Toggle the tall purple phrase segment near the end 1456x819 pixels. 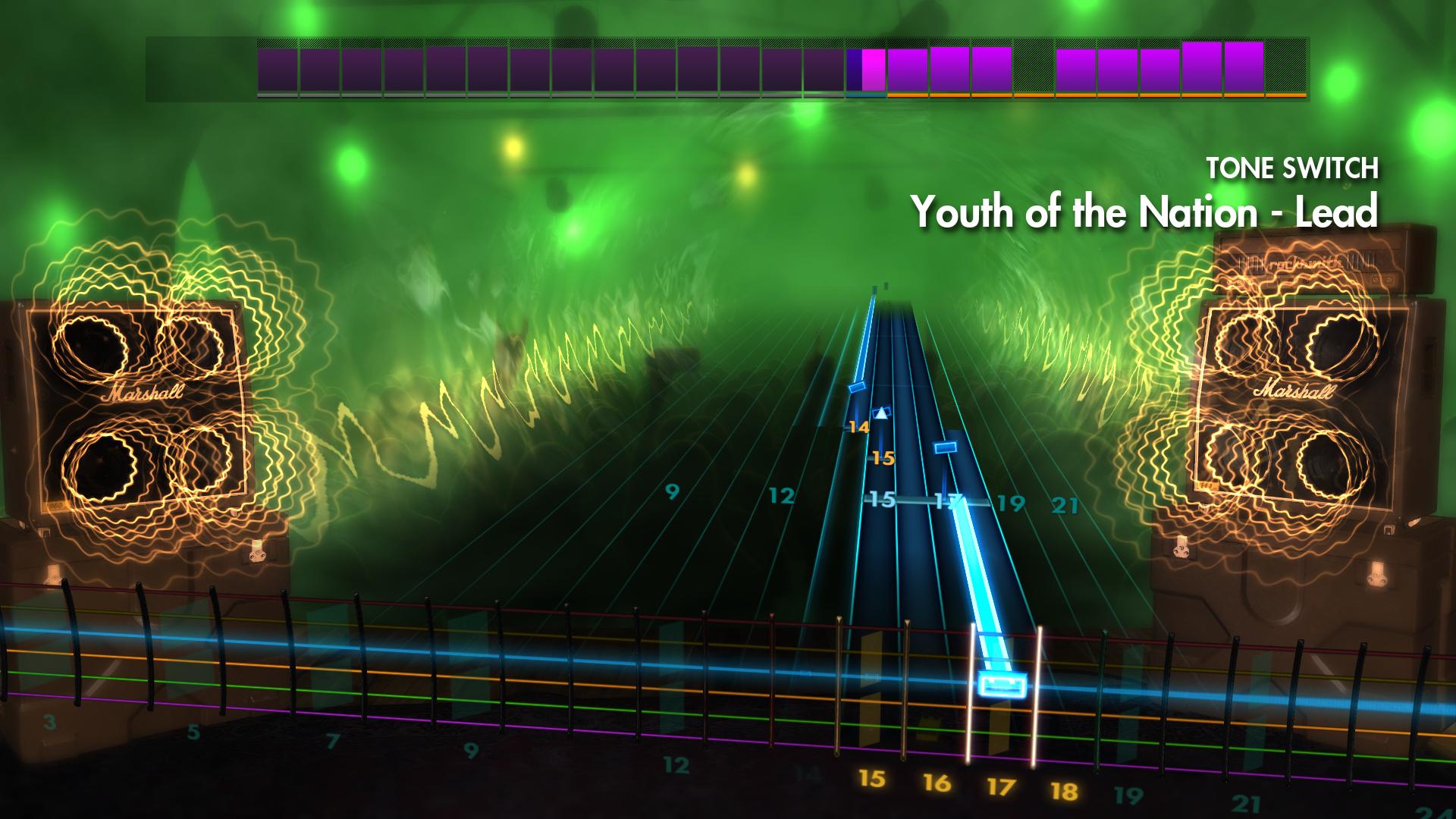click(x=1200, y=68)
